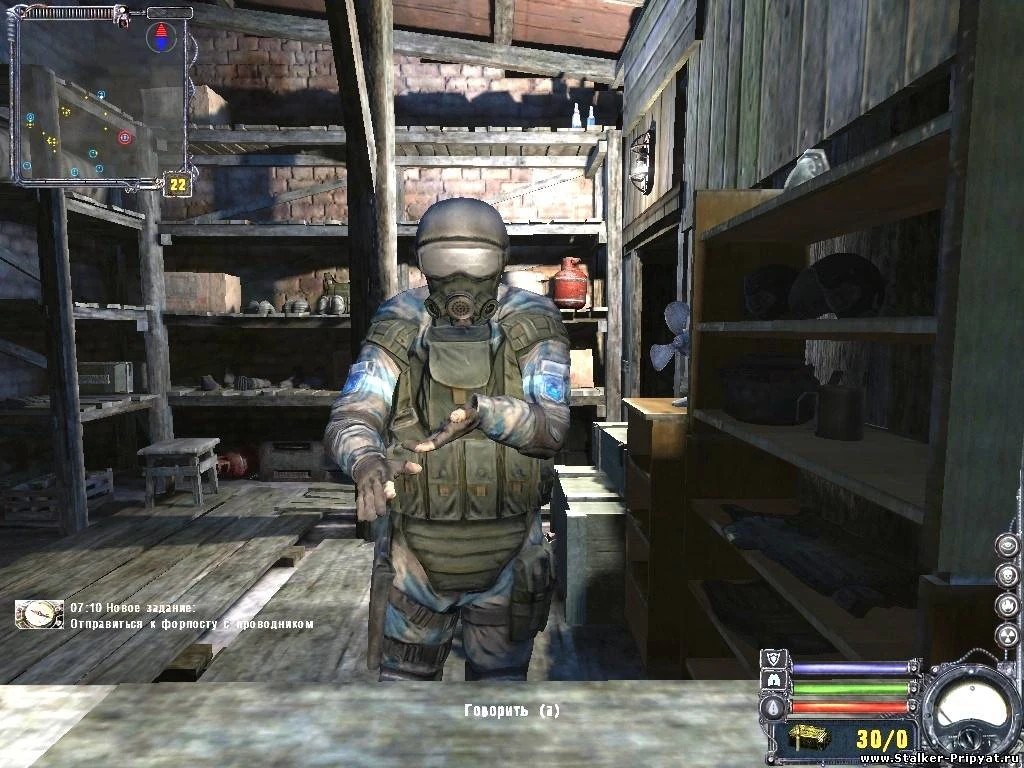Click the radiation trefoil status icon
The image size is (1024, 768).
click(1006, 636)
